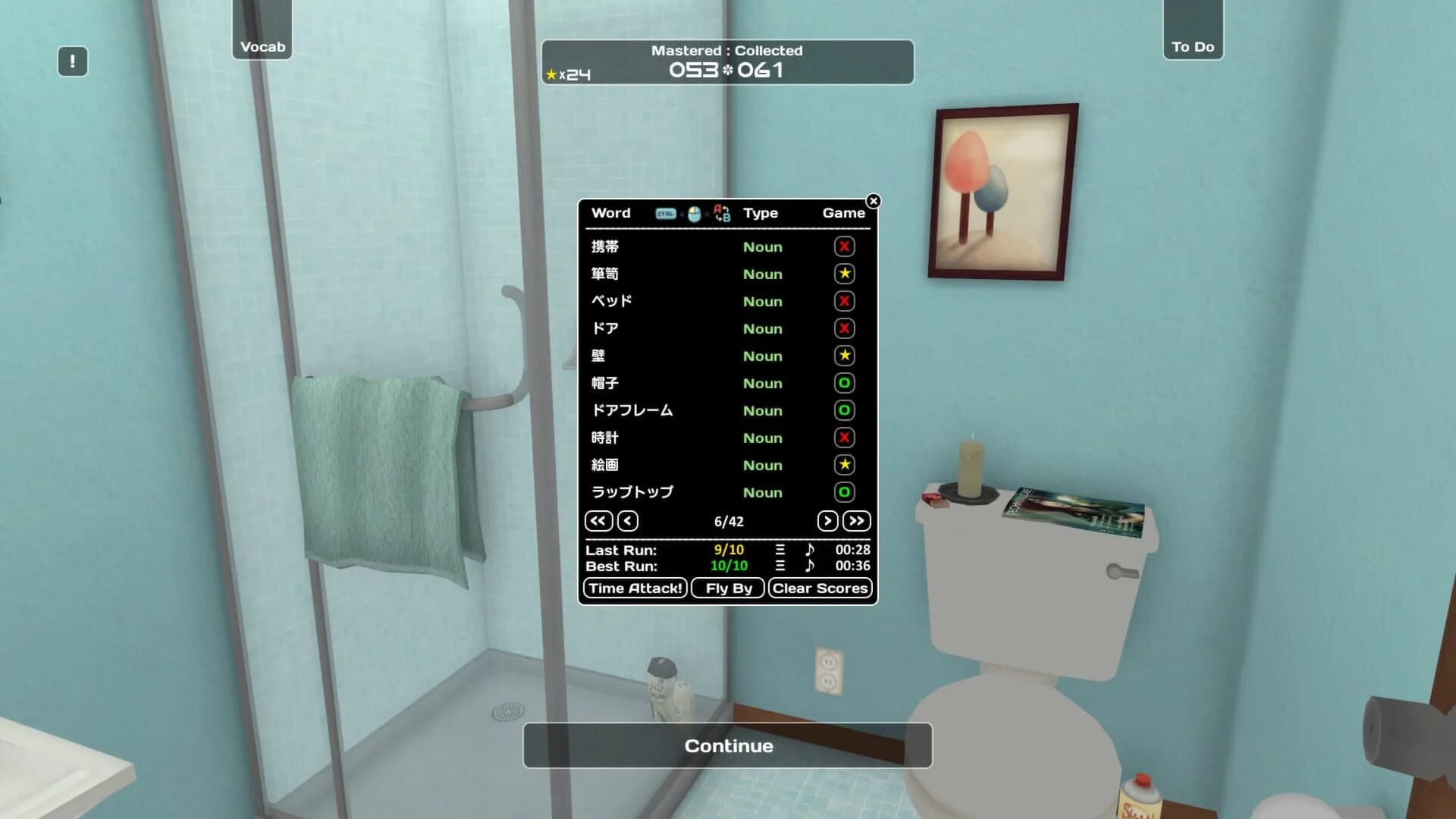
Task: Click the CTRL key icon in the panel header
Action: coord(666,213)
